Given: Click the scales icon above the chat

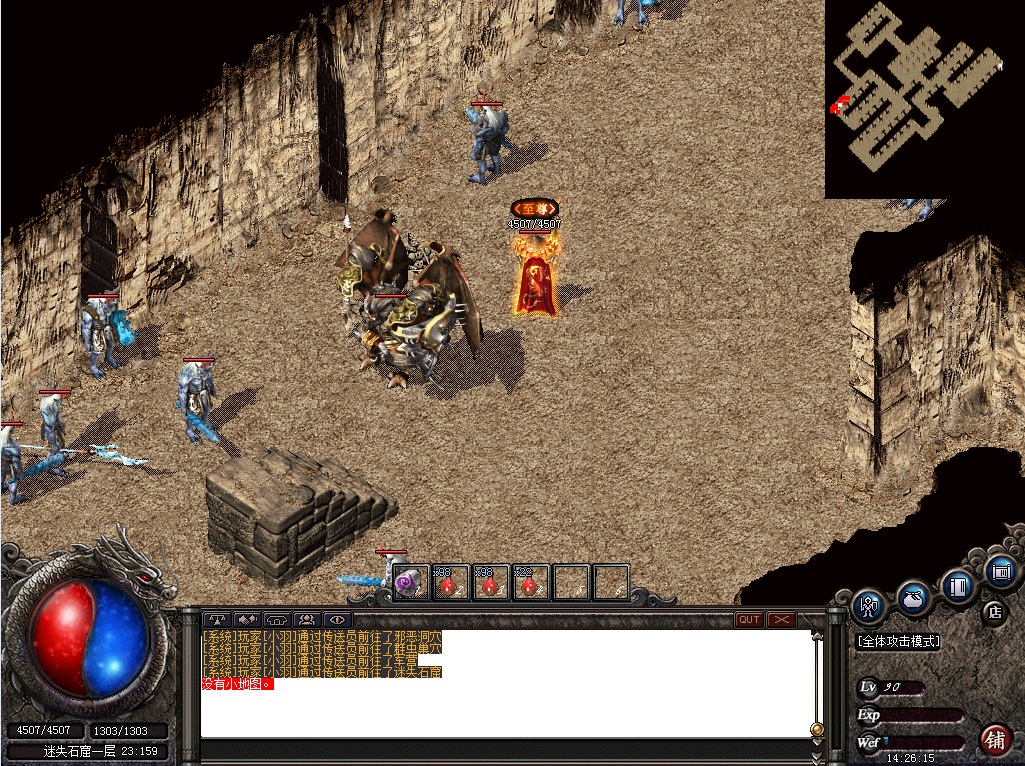Looking at the screenshot, I should pos(217,620).
